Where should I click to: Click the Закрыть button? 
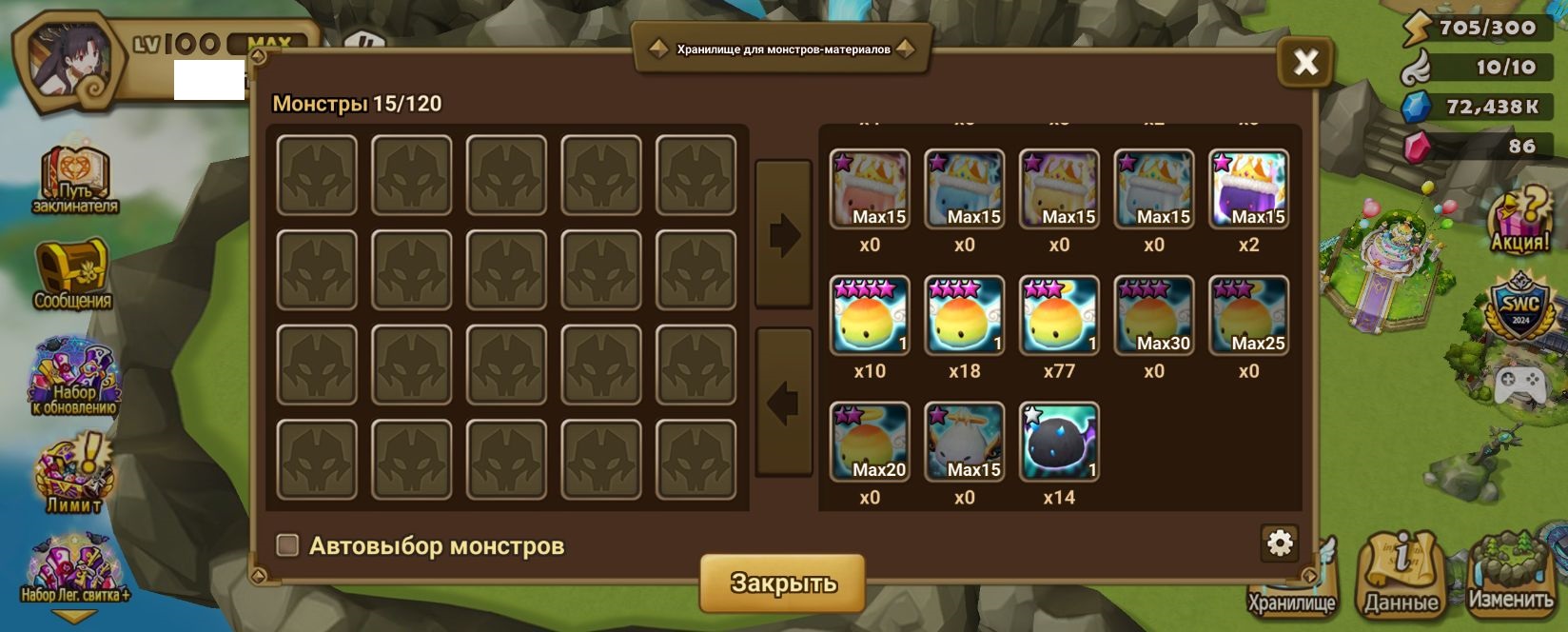click(782, 583)
